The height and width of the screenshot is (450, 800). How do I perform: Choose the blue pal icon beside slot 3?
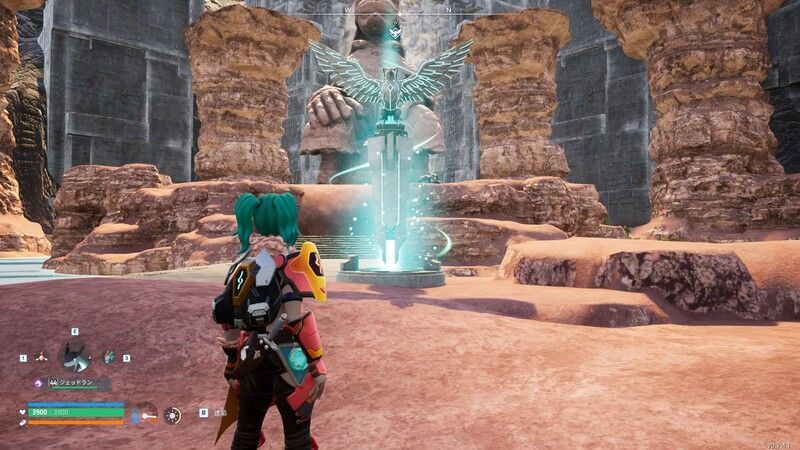tap(108, 357)
